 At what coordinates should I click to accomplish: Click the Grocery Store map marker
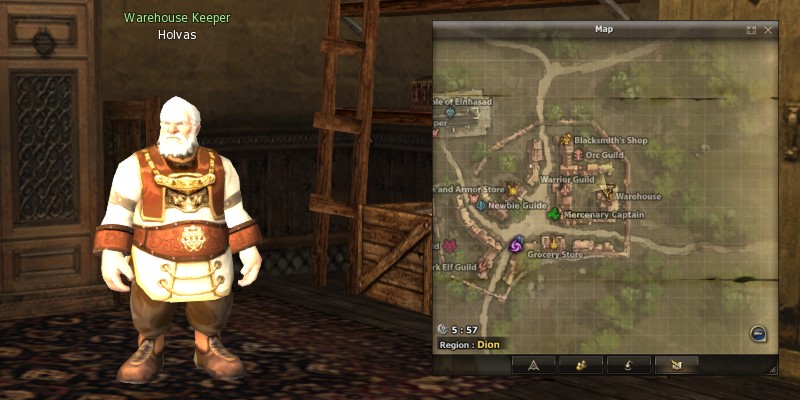coord(551,242)
